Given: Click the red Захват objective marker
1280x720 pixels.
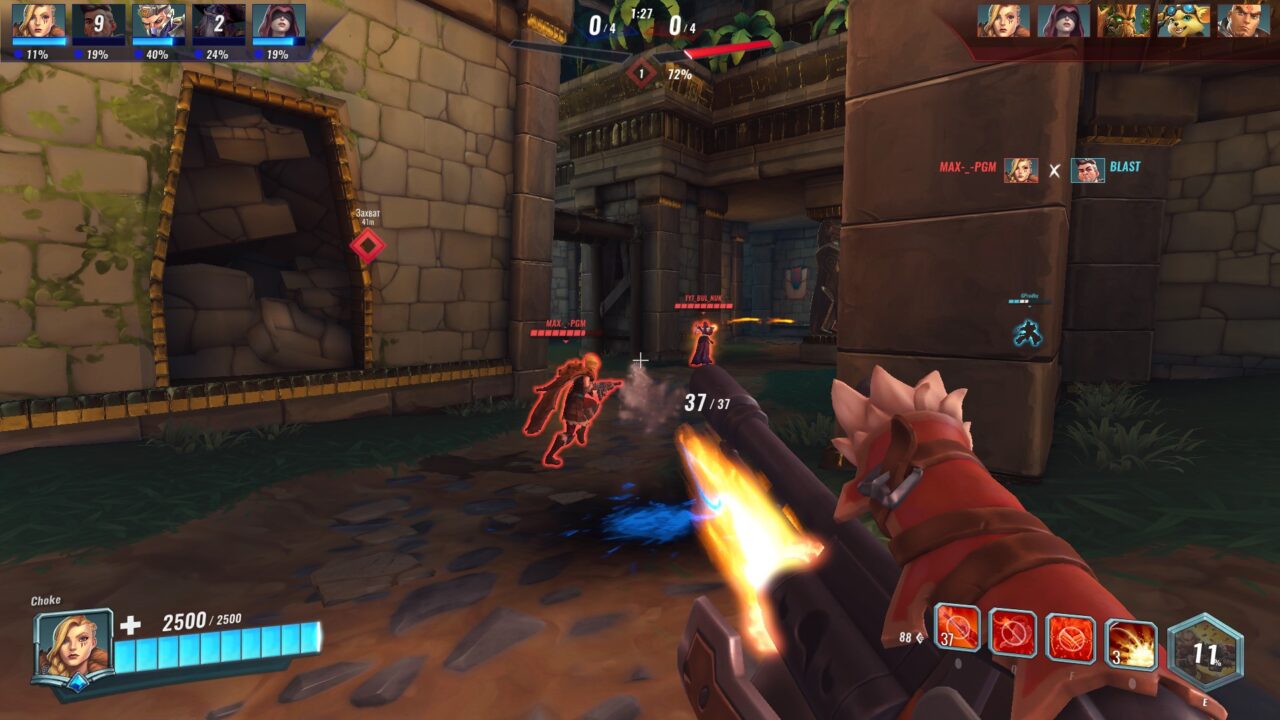Looking at the screenshot, I should tap(367, 245).
